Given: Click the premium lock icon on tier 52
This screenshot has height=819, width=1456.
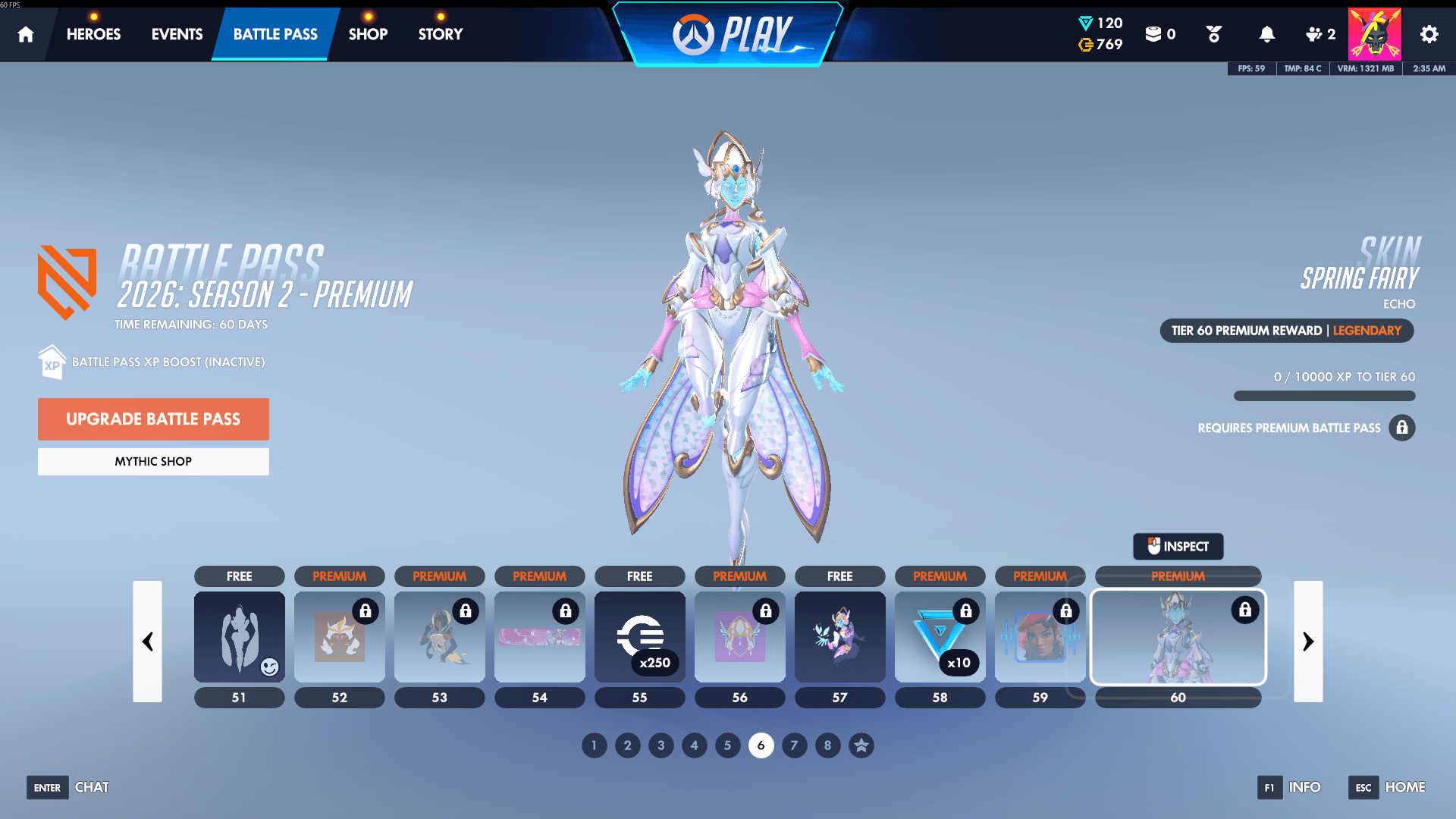Looking at the screenshot, I should pyautogui.click(x=366, y=611).
